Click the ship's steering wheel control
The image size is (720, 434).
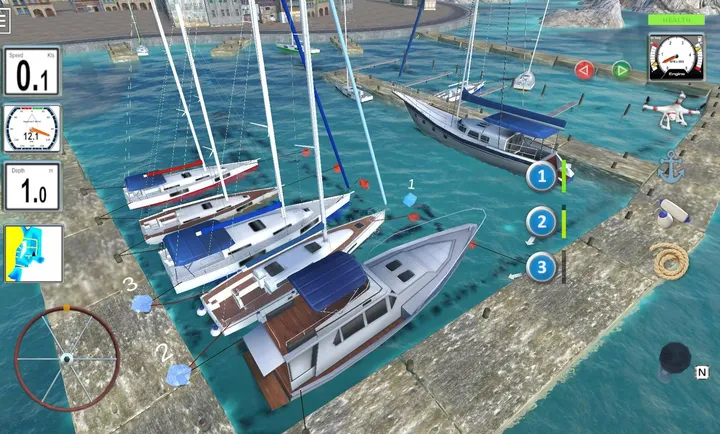(x=66, y=358)
